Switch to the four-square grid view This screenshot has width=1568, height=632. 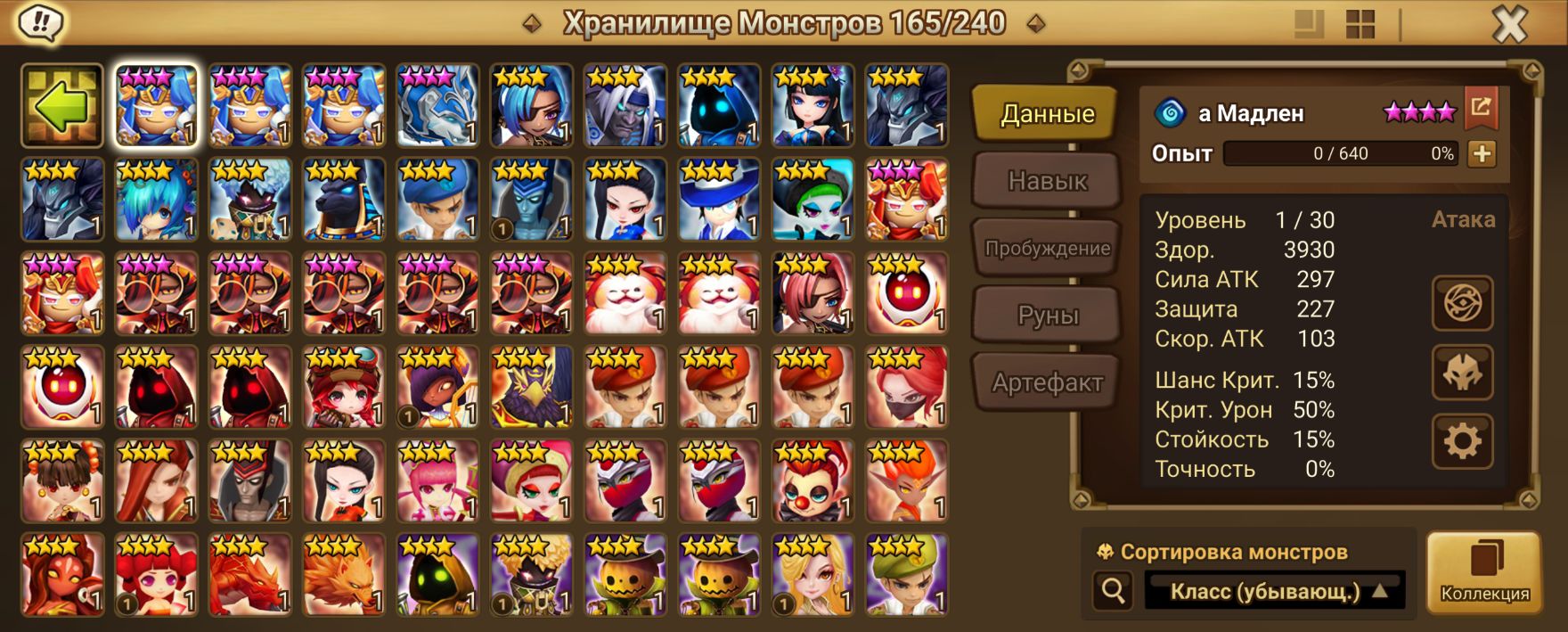pyautogui.click(x=1360, y=25)
